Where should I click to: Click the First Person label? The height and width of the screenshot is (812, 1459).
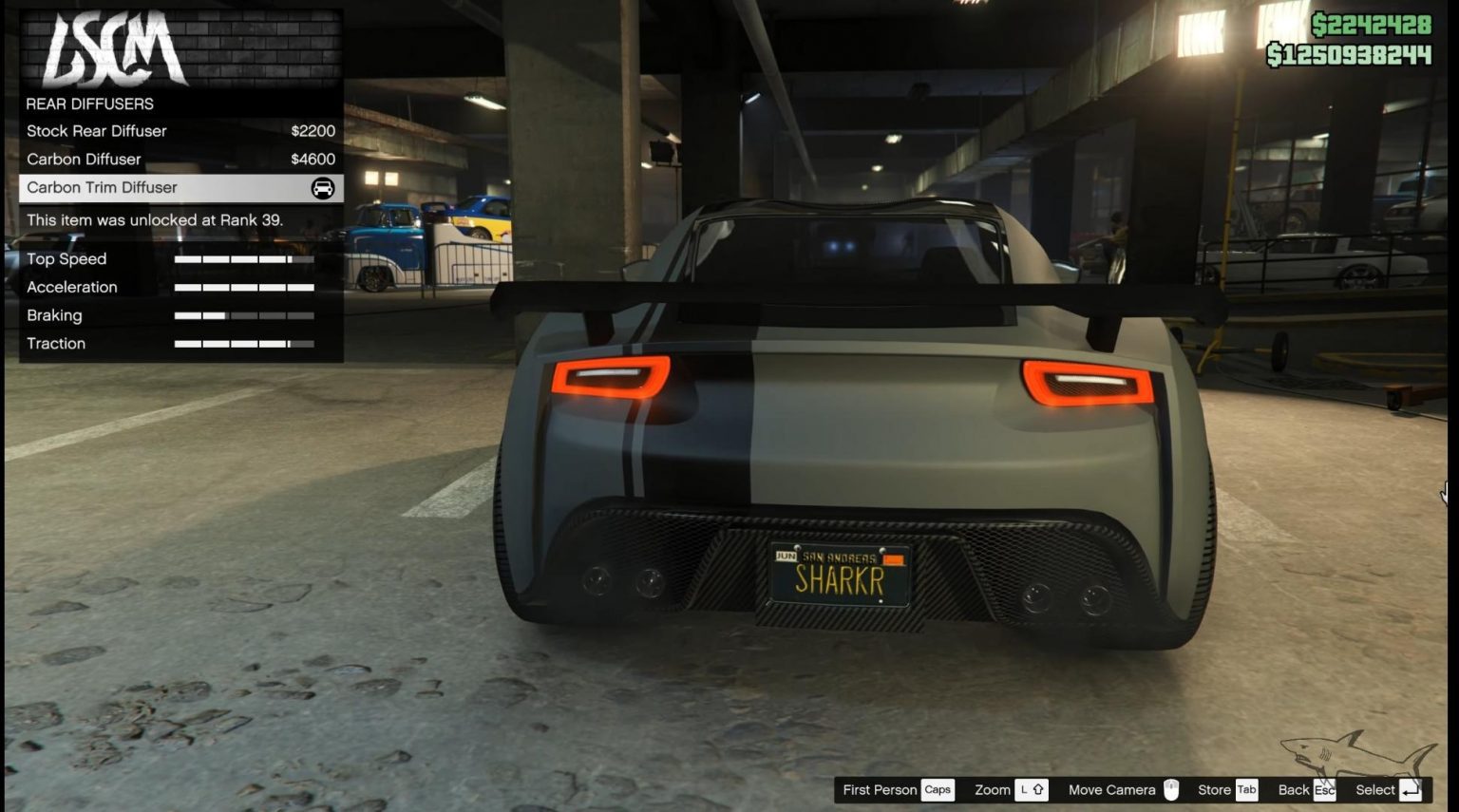(x=879, y=789)
